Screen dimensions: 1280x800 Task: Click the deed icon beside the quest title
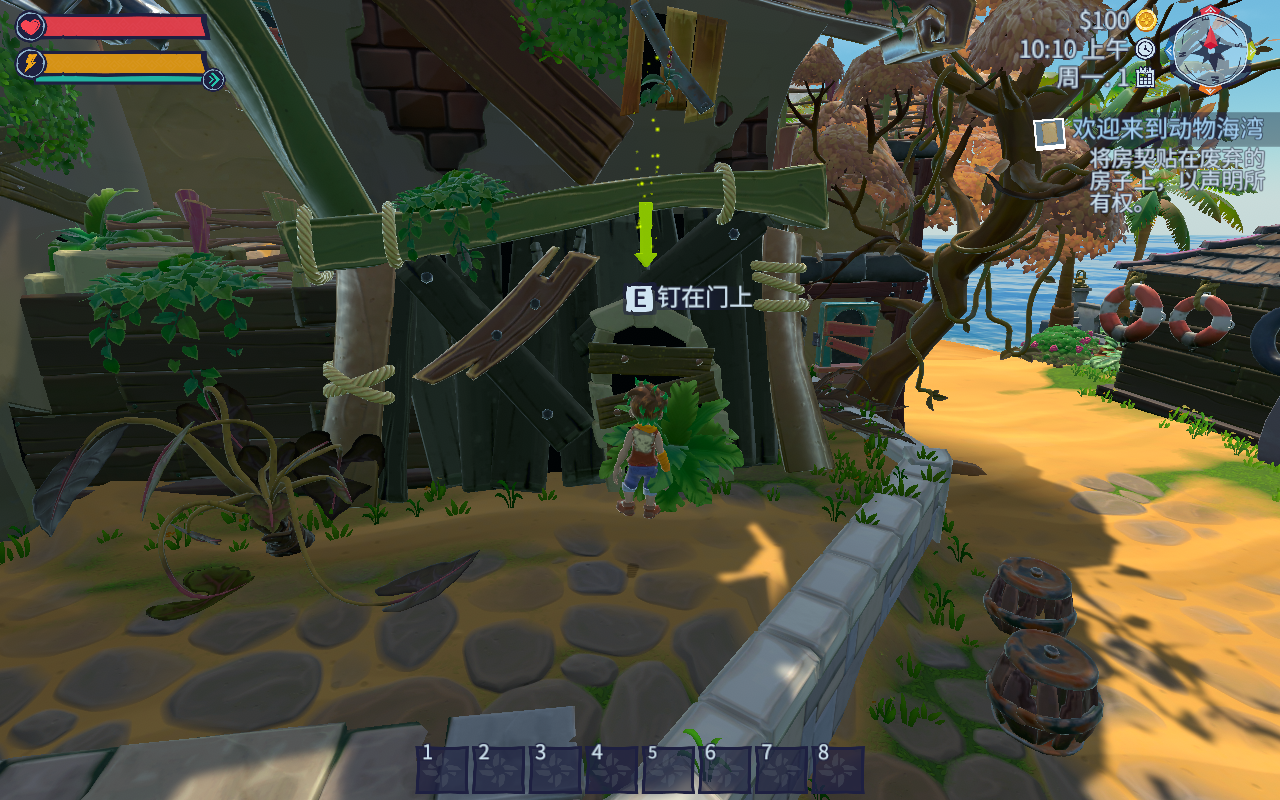coord(1050,133)
